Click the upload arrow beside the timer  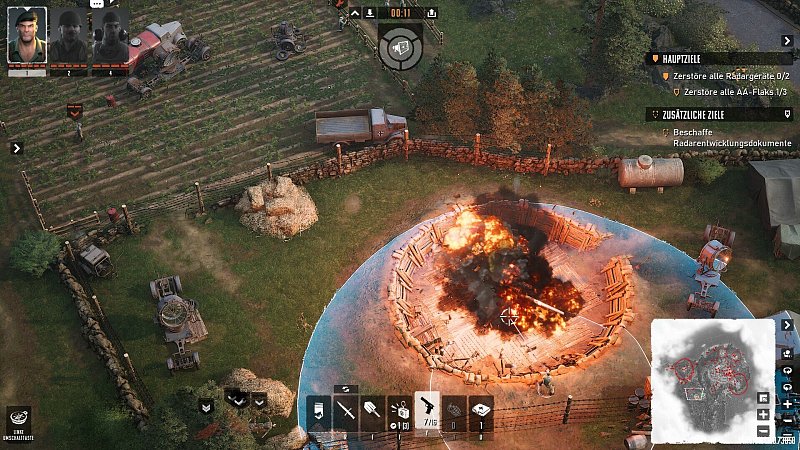(x=431, y=13)
